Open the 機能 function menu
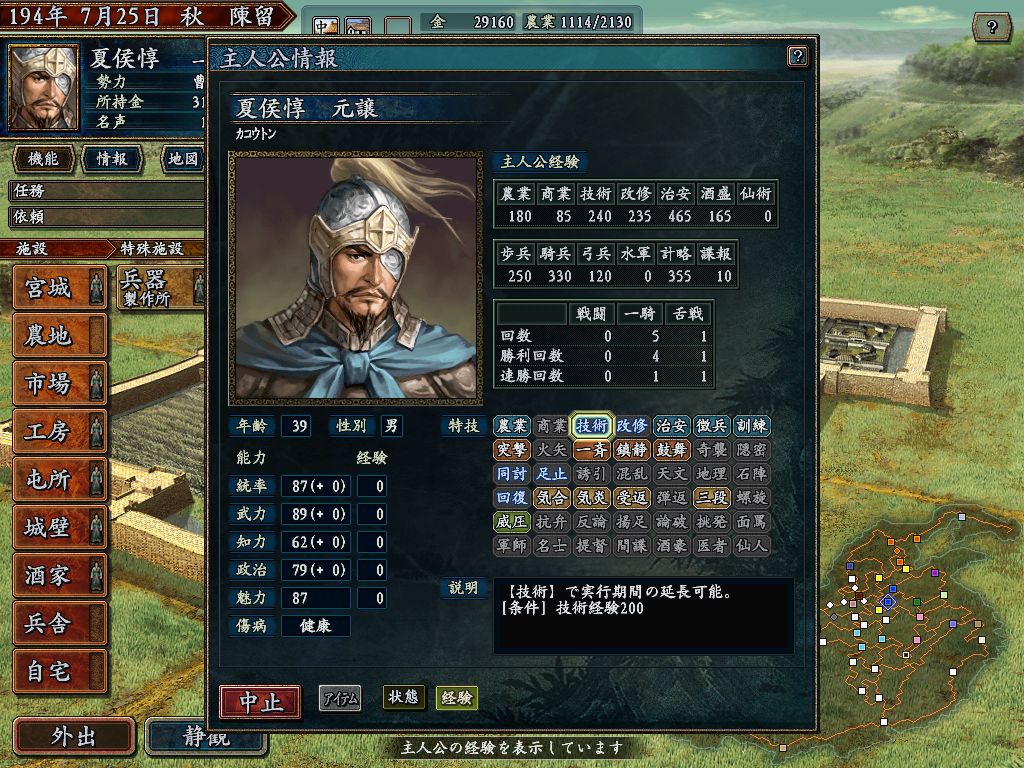 click(x=43, y=159)
